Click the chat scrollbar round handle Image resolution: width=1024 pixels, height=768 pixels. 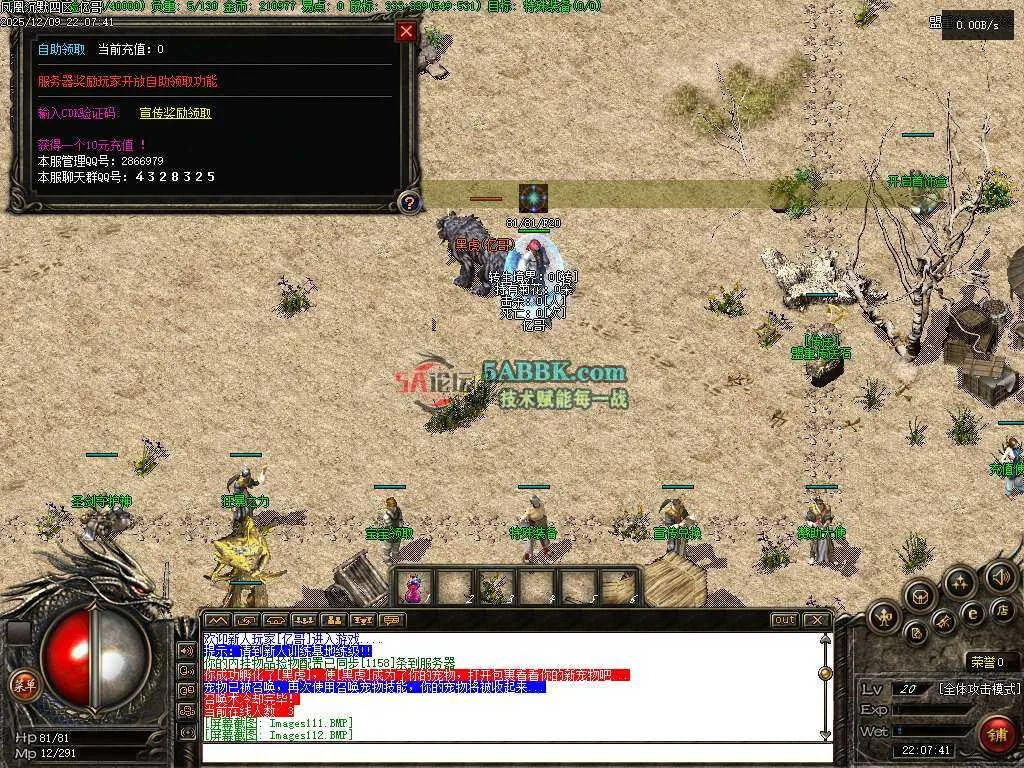tap(825, 672)
